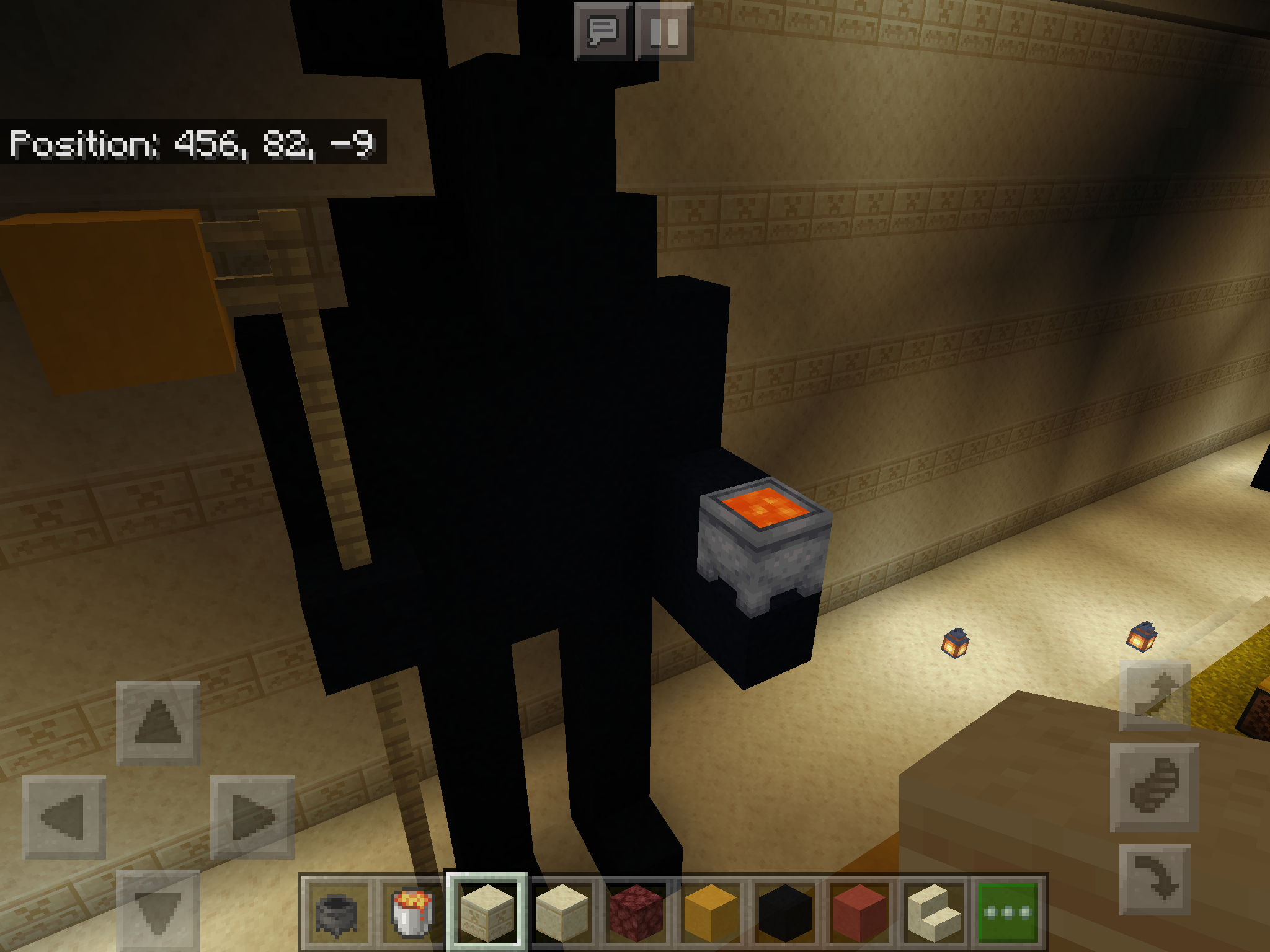Select the plain cut sandstone block slot

coord(562,912)
